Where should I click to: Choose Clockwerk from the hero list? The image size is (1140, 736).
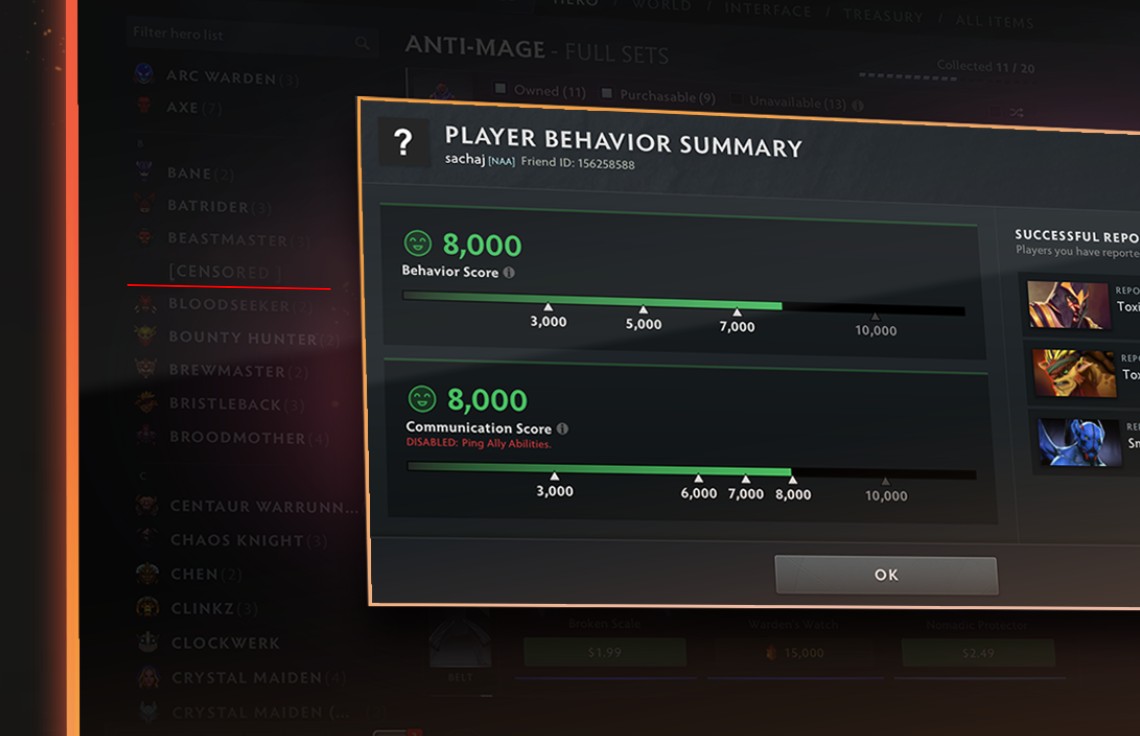225,643
